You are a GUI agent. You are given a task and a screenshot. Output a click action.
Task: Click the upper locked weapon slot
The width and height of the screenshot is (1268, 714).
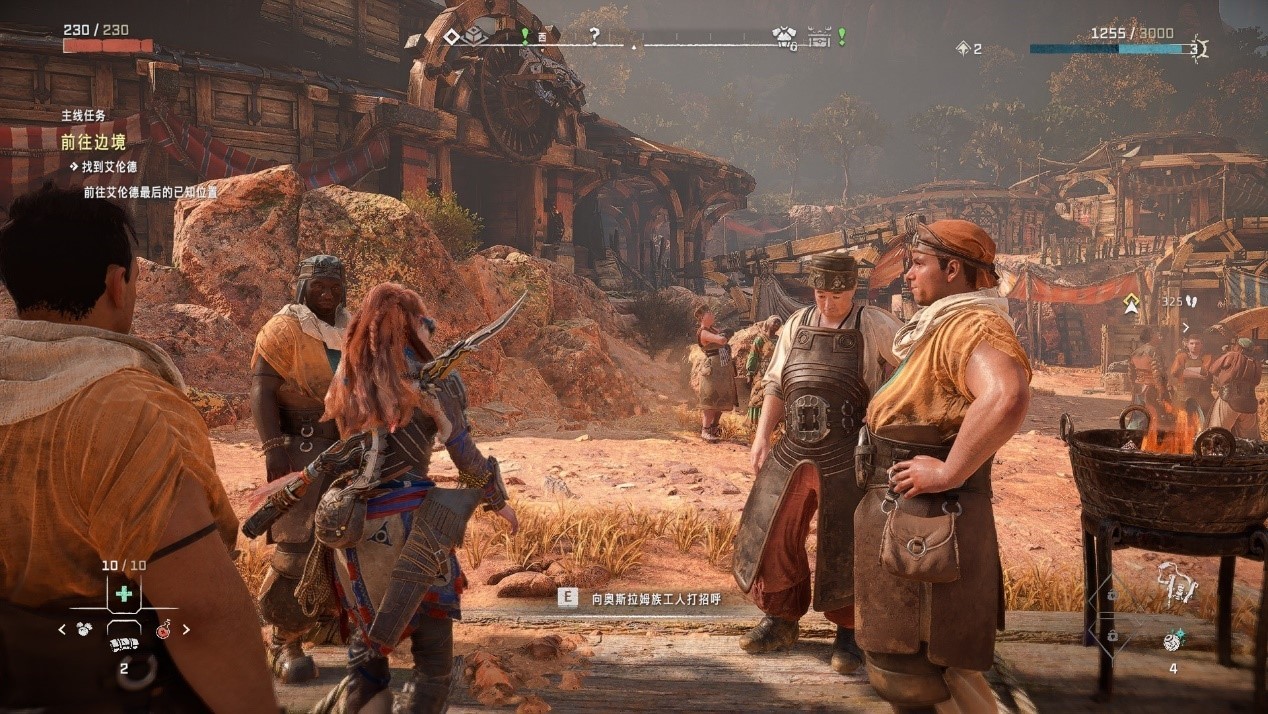coord(1111,594)
